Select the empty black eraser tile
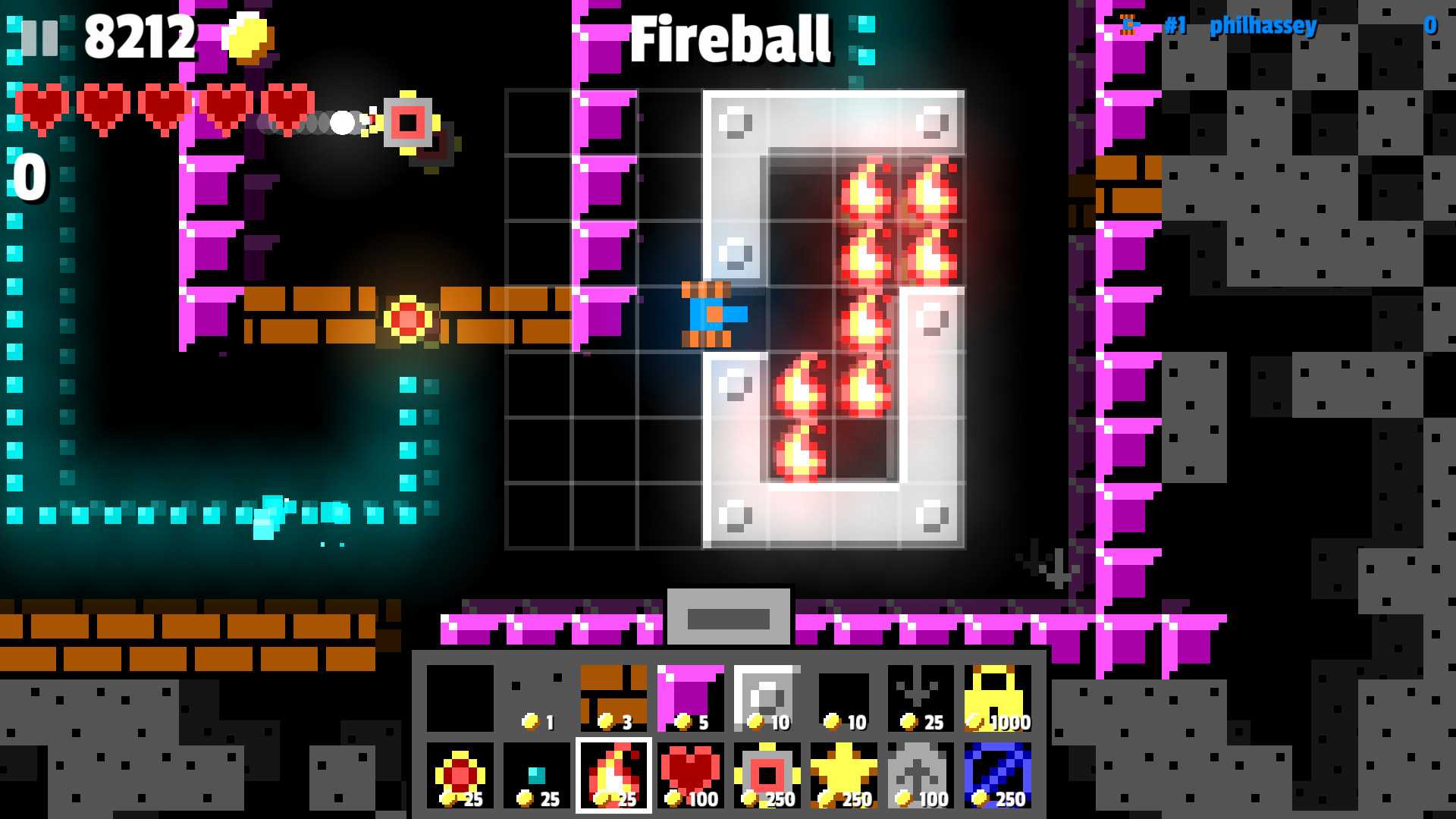The image size is (1456, 819). [460, 698]
